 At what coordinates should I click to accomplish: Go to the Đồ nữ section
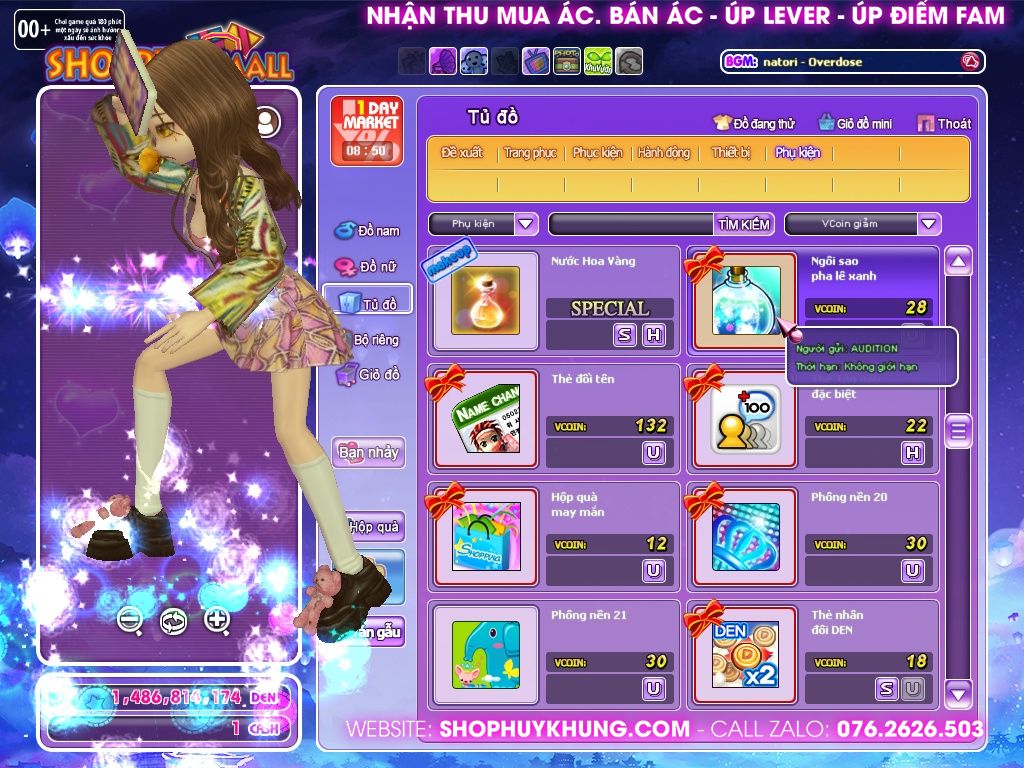point(368,267)
